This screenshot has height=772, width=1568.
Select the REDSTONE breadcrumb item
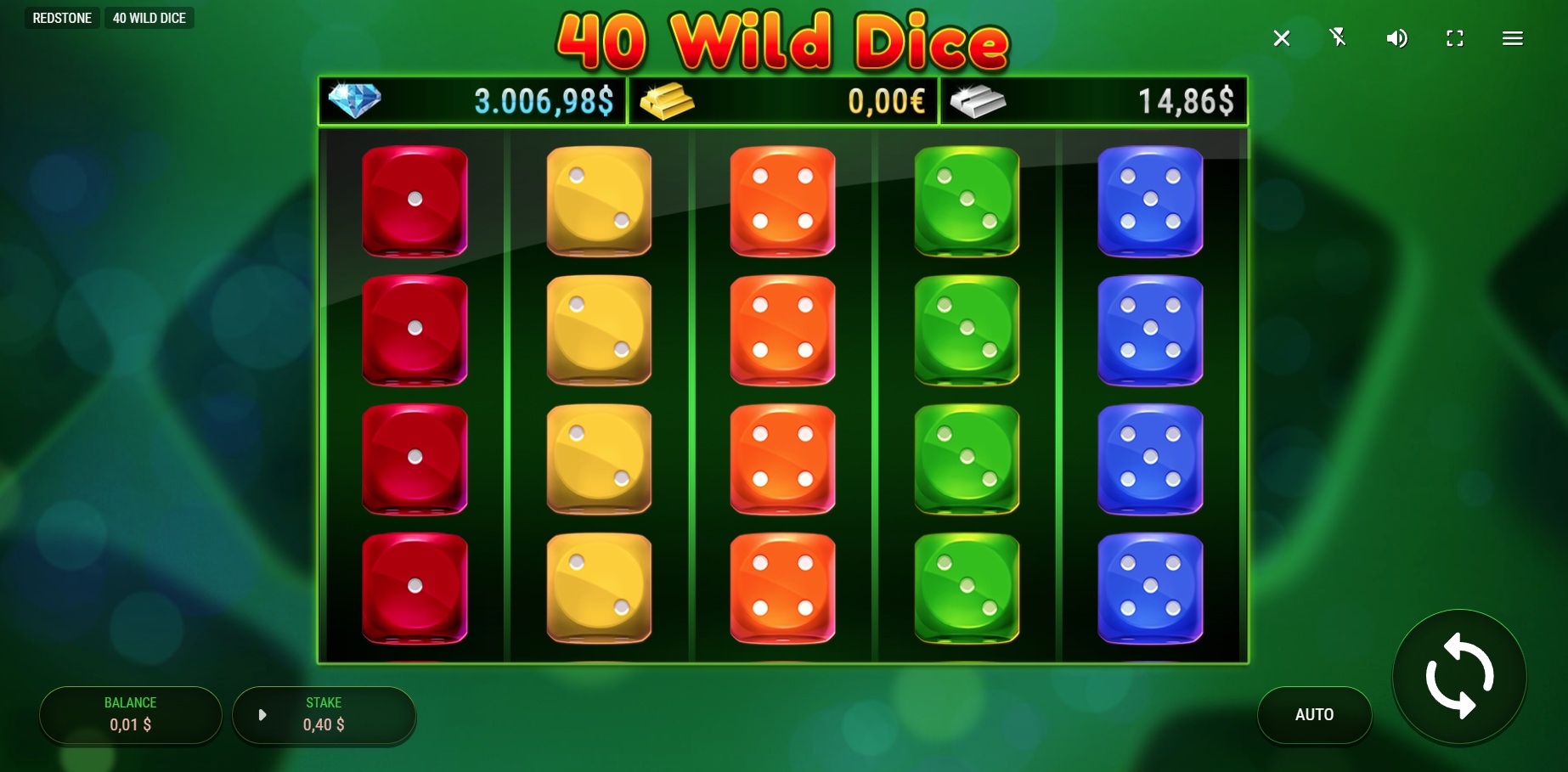62,17
